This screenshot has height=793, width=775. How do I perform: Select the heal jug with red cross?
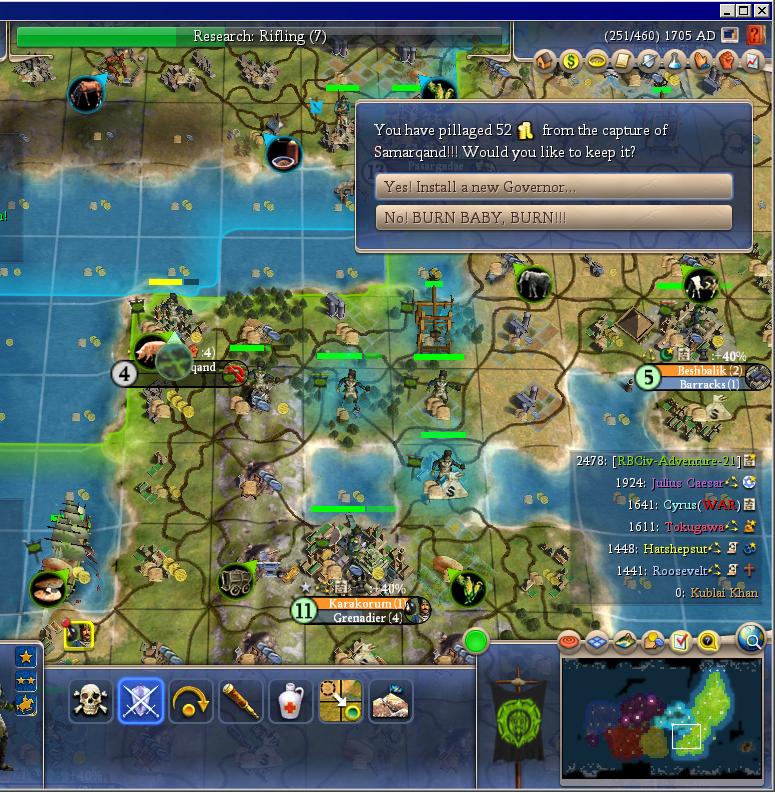(x=290, y=701)
